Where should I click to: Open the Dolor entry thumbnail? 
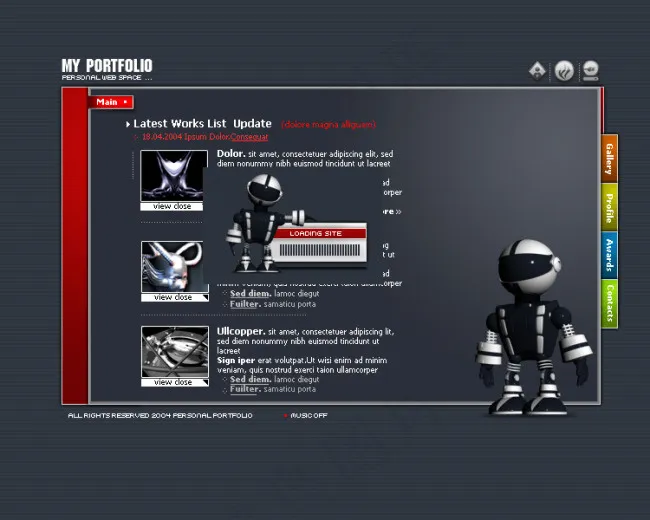(x=173, y=176)
